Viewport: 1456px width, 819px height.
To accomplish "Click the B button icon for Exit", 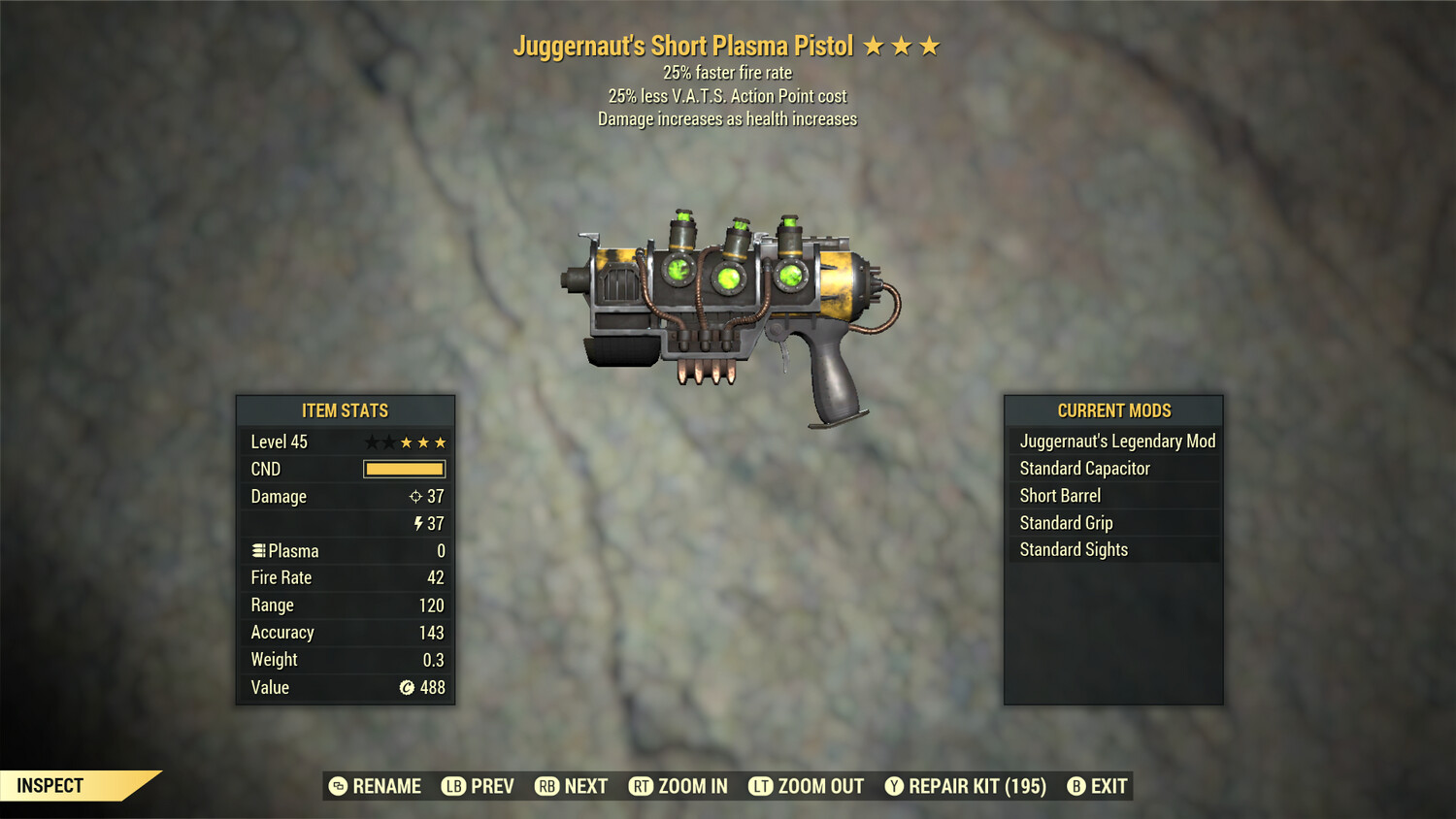I will (x=1075, y=786).
